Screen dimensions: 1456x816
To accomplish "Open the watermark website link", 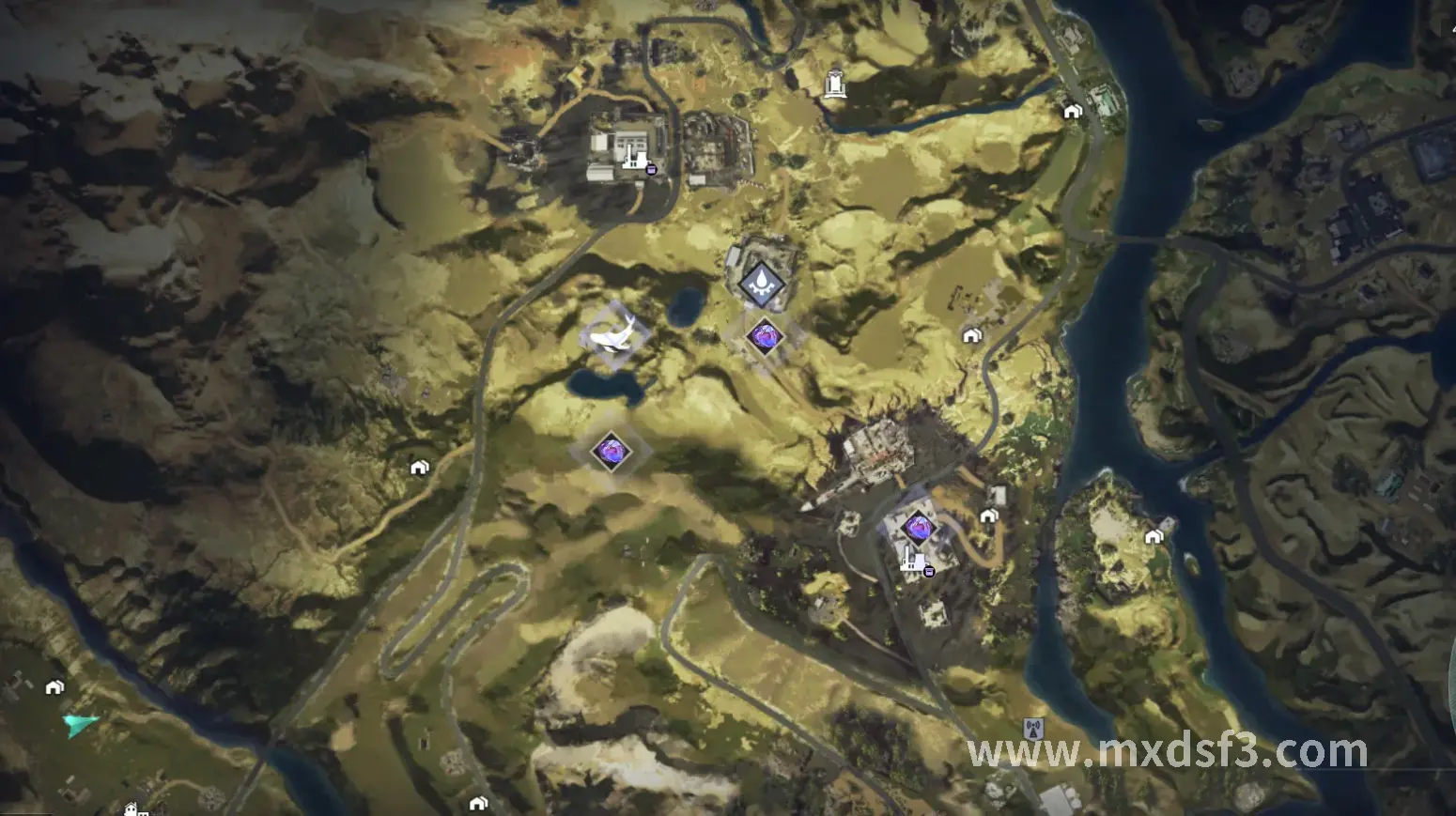I will pos(1167,751).
